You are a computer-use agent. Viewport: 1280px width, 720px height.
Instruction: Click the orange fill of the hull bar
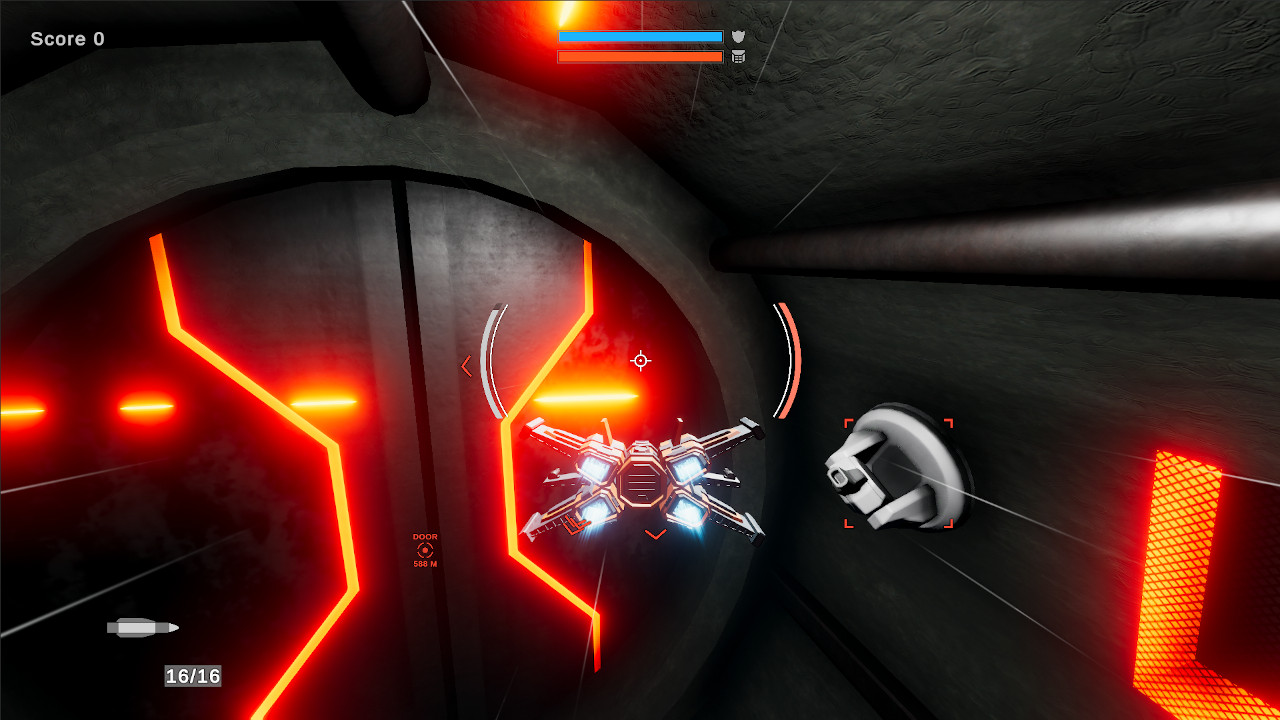[x=640, y=56]
